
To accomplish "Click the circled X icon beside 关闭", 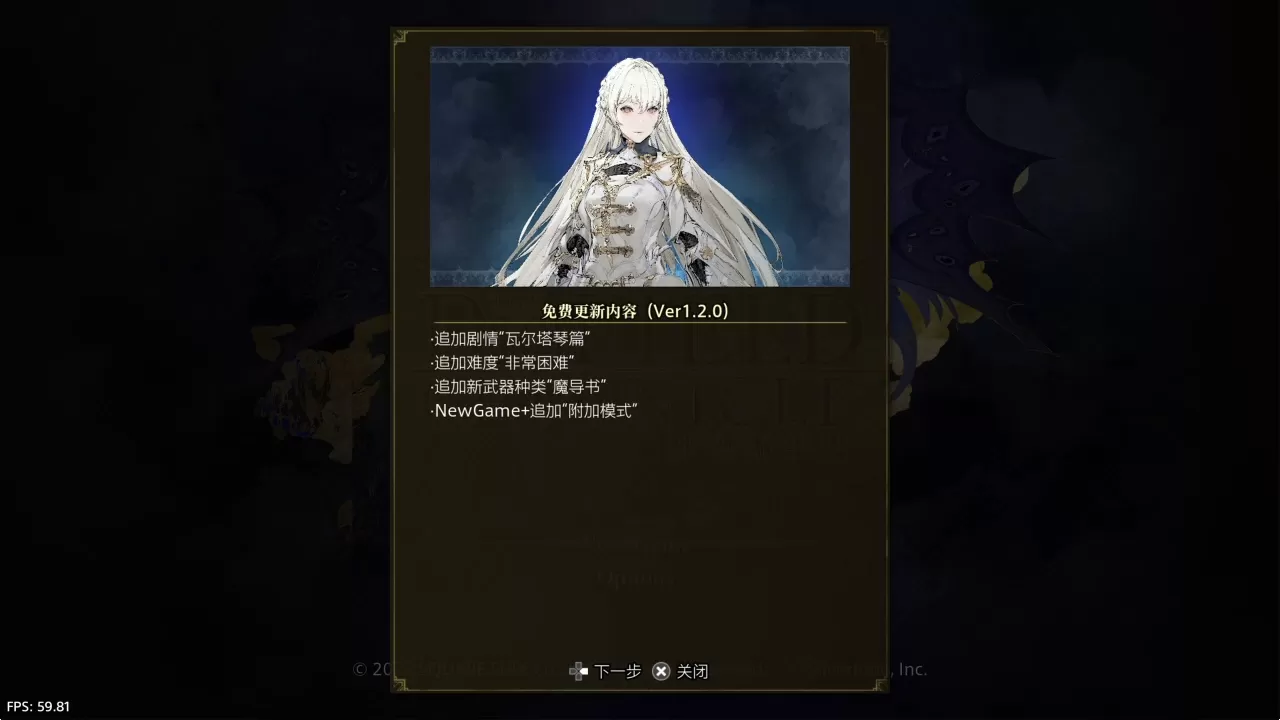I will pyautogui.click(x=661, y=672).
